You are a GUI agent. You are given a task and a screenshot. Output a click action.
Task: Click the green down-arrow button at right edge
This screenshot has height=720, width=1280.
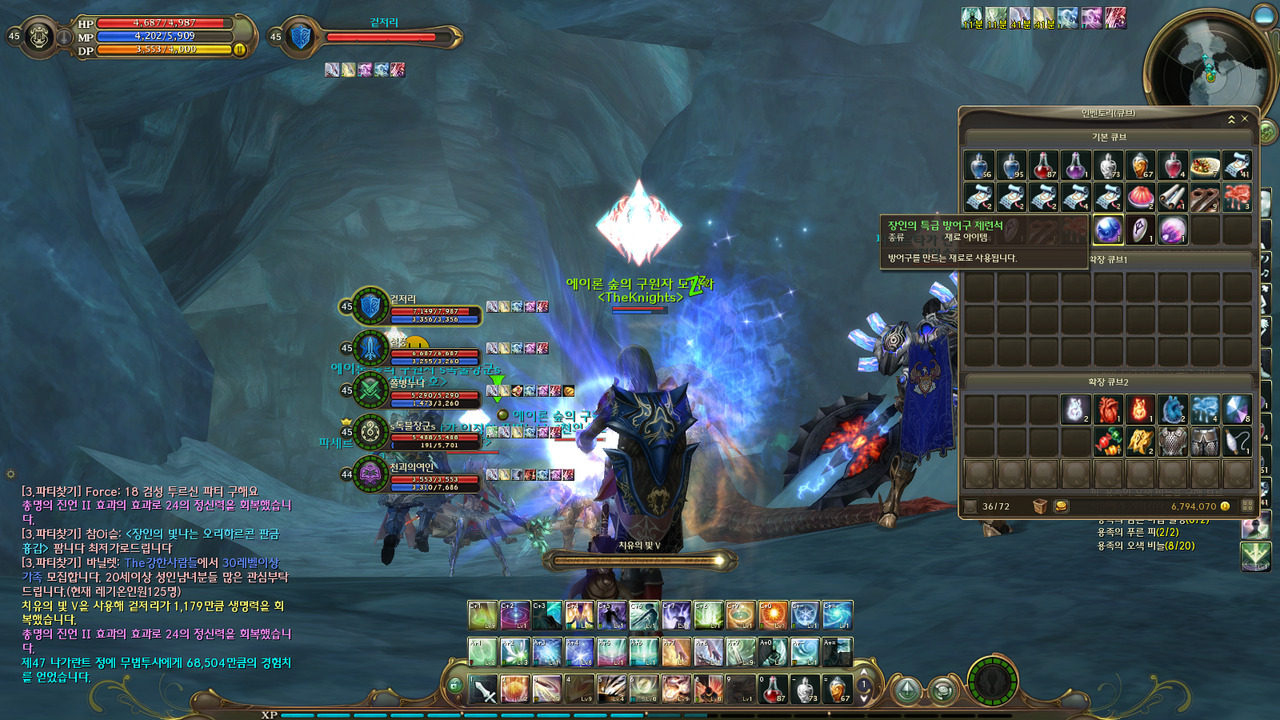coord(1255,556)
